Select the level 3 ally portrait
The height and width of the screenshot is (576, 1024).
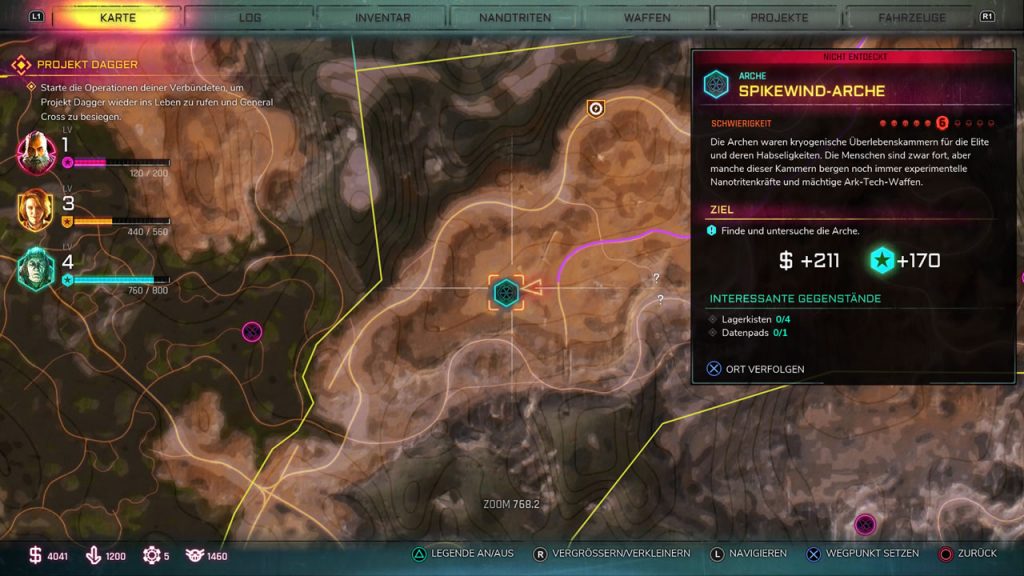pyautogui.click(x=36, y=210)
